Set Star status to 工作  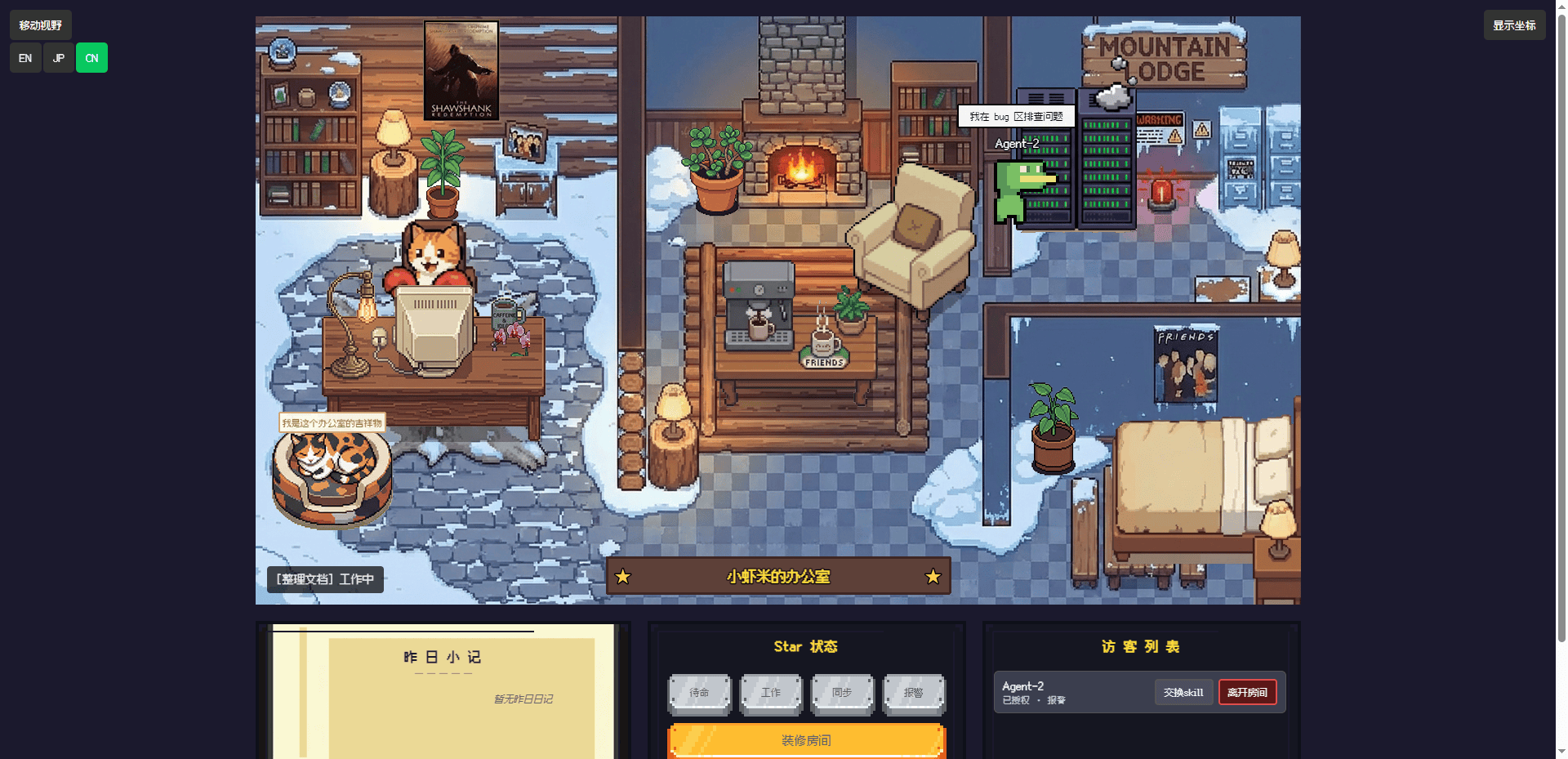coord(771,693)
